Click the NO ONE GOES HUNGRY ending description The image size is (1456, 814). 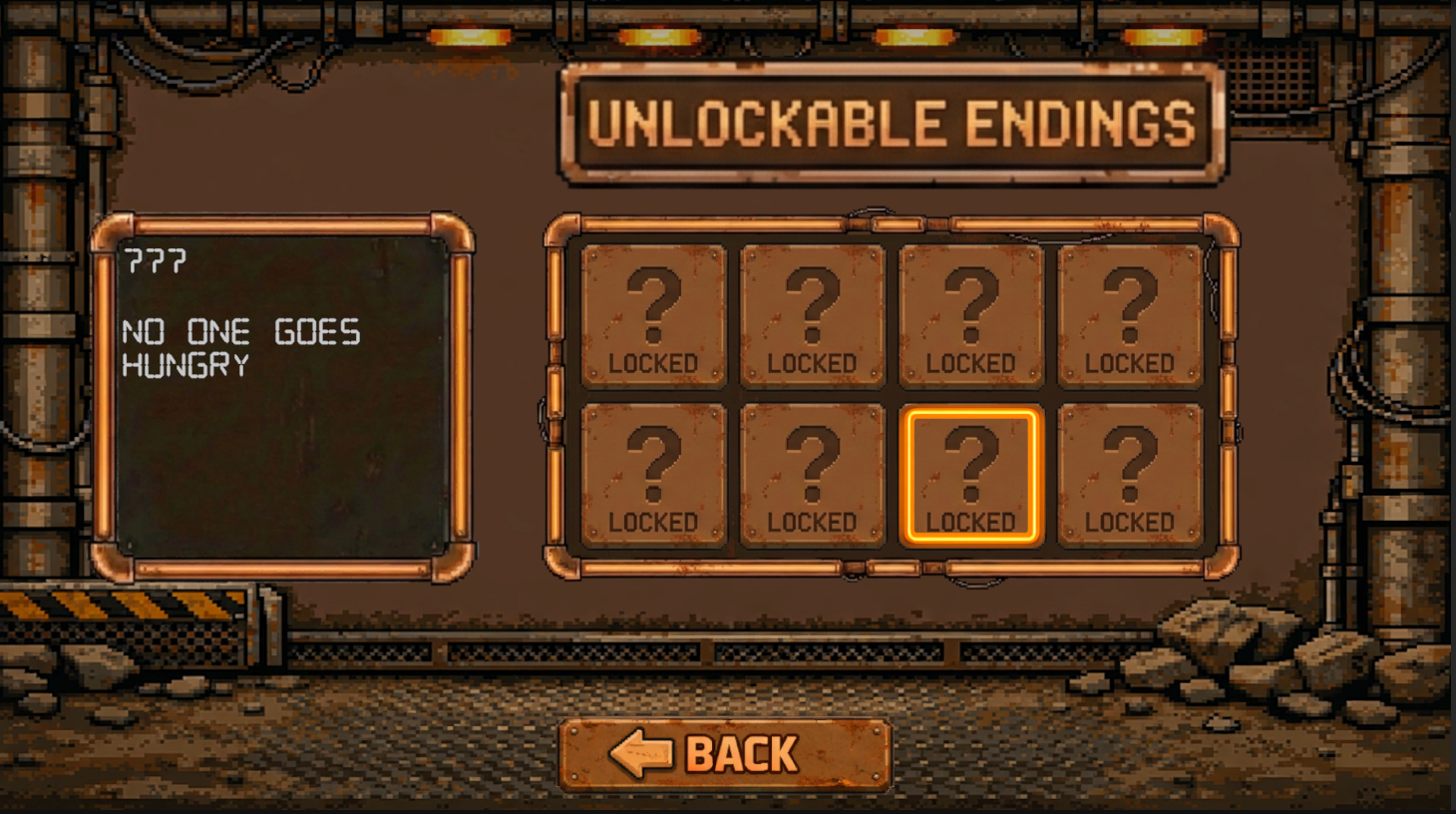(239, 348)
